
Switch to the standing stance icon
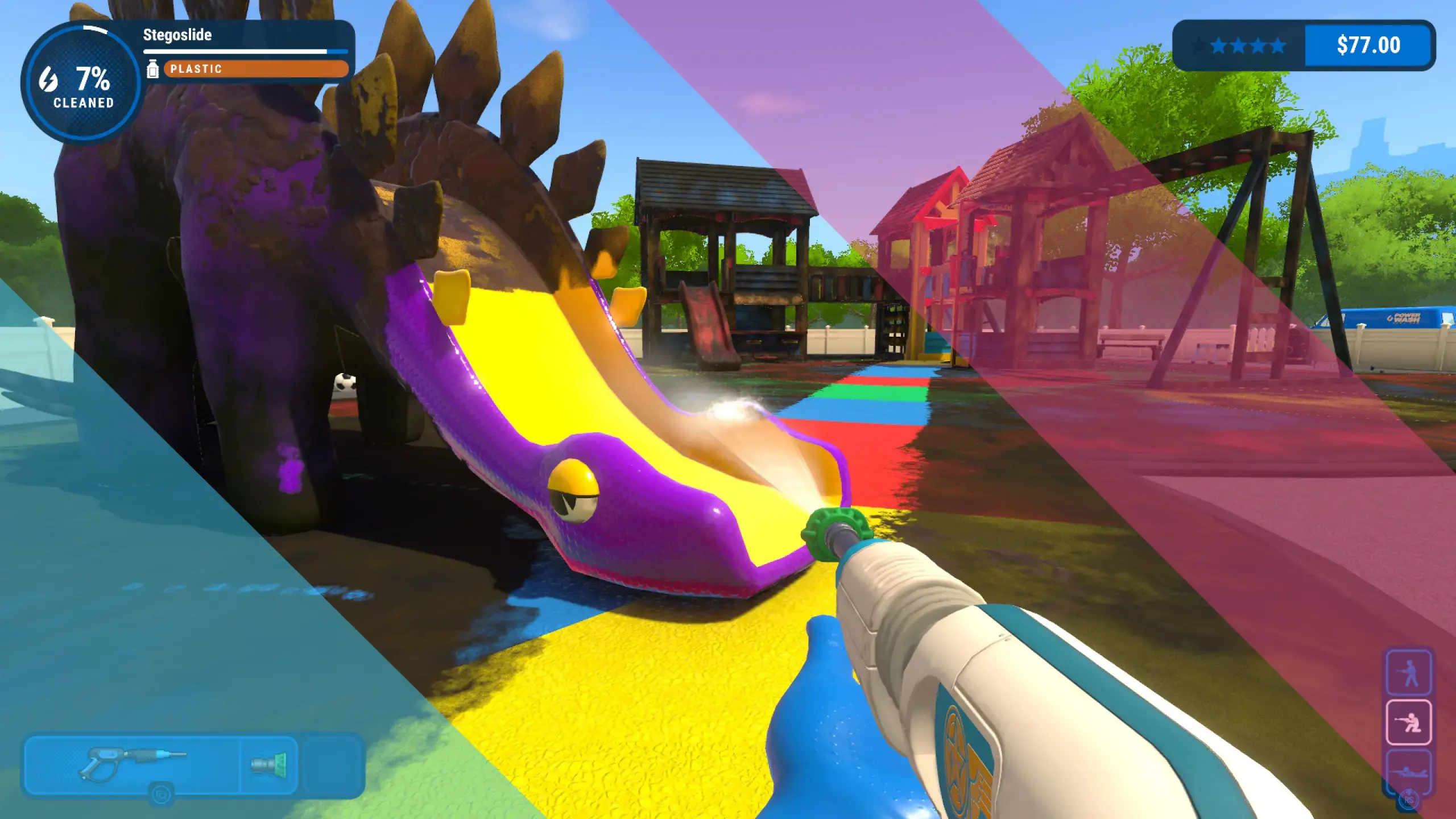point(1408,673)
